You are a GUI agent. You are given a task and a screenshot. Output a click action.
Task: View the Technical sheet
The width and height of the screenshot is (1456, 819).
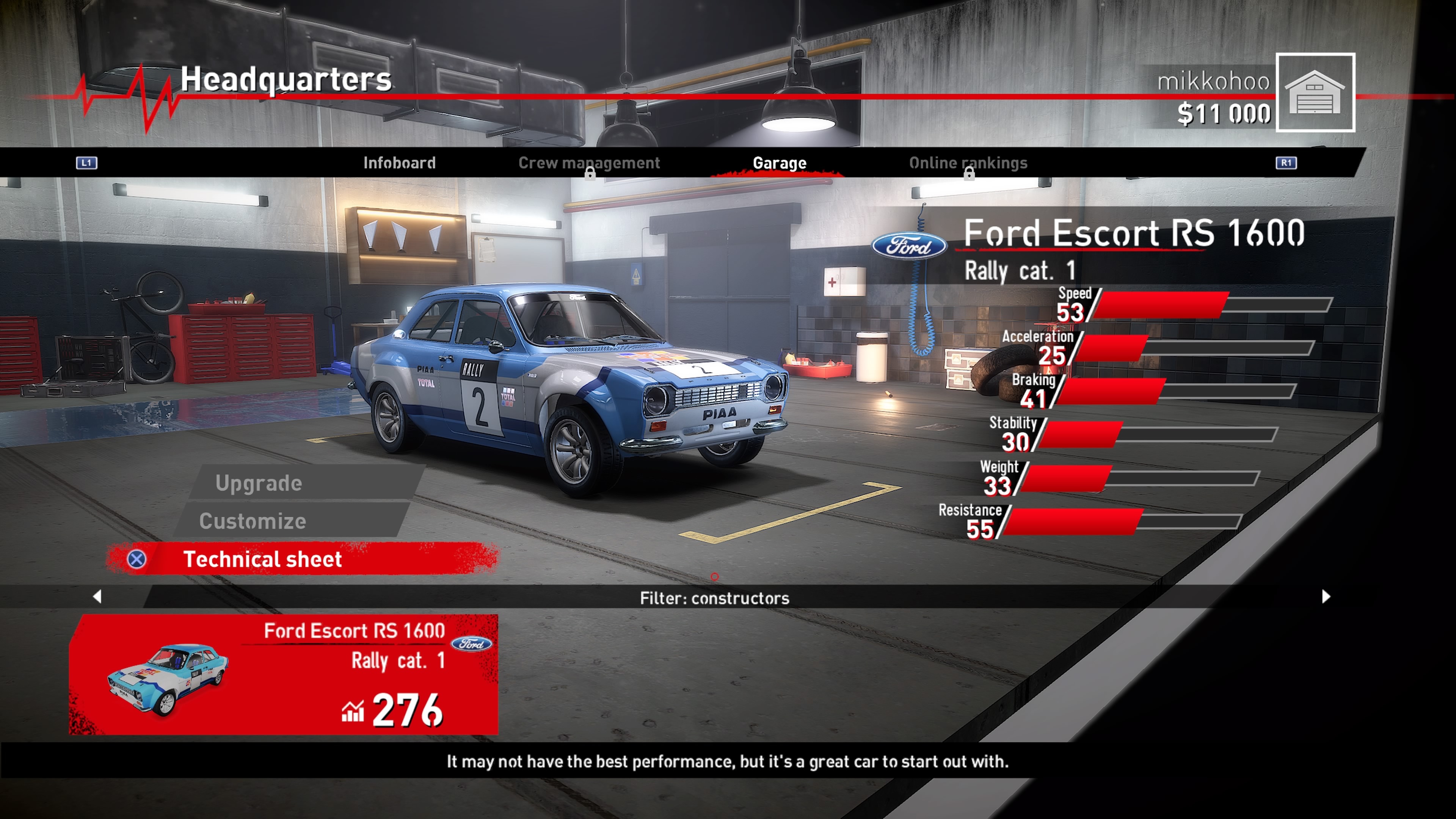coord(262,559)
